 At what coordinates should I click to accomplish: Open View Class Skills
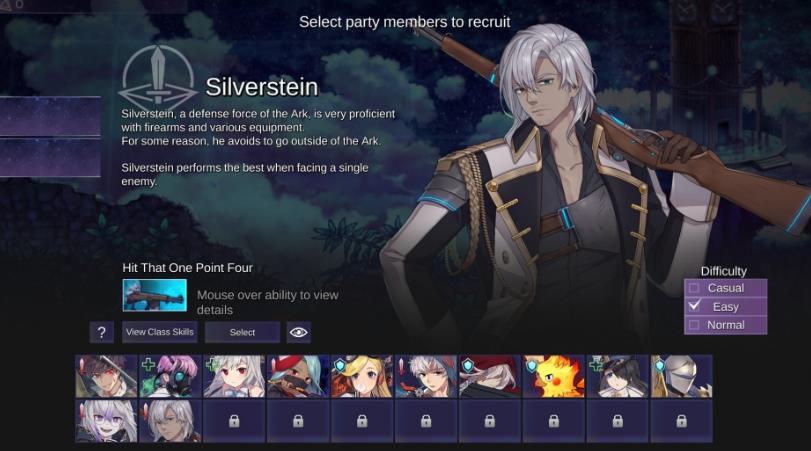click(160, 332)
